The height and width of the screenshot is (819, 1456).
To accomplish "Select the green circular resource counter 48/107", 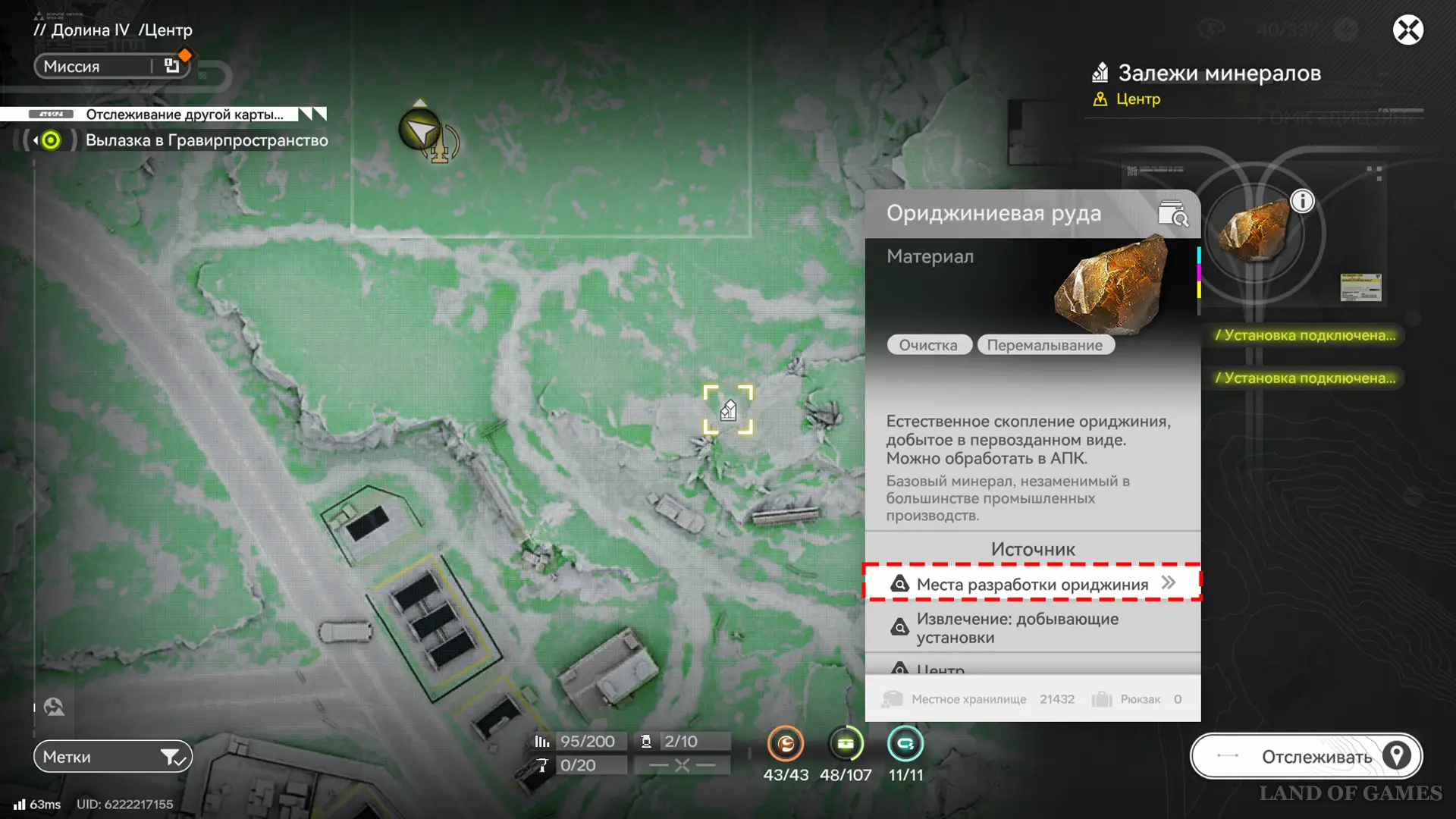I will coord(846,744).
